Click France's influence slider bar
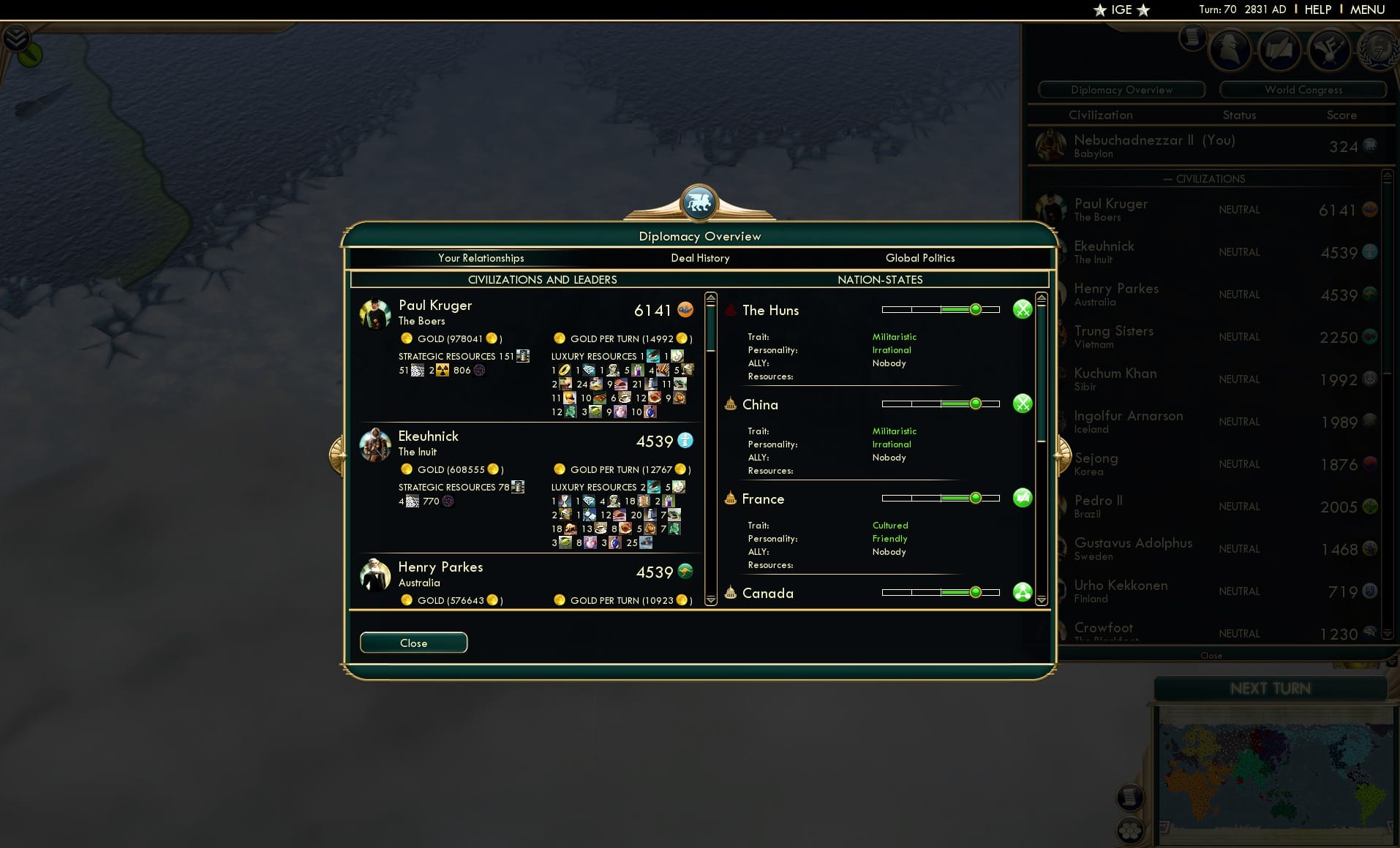Screen dimensions: 1400x848 coord(942,498)
